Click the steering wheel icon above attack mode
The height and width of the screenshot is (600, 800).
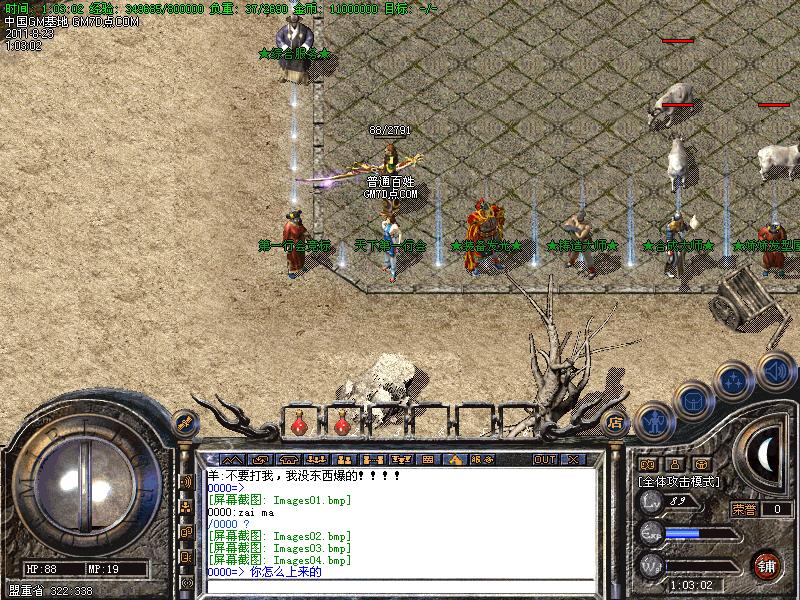pyautogui.click(x=702, y=464)
